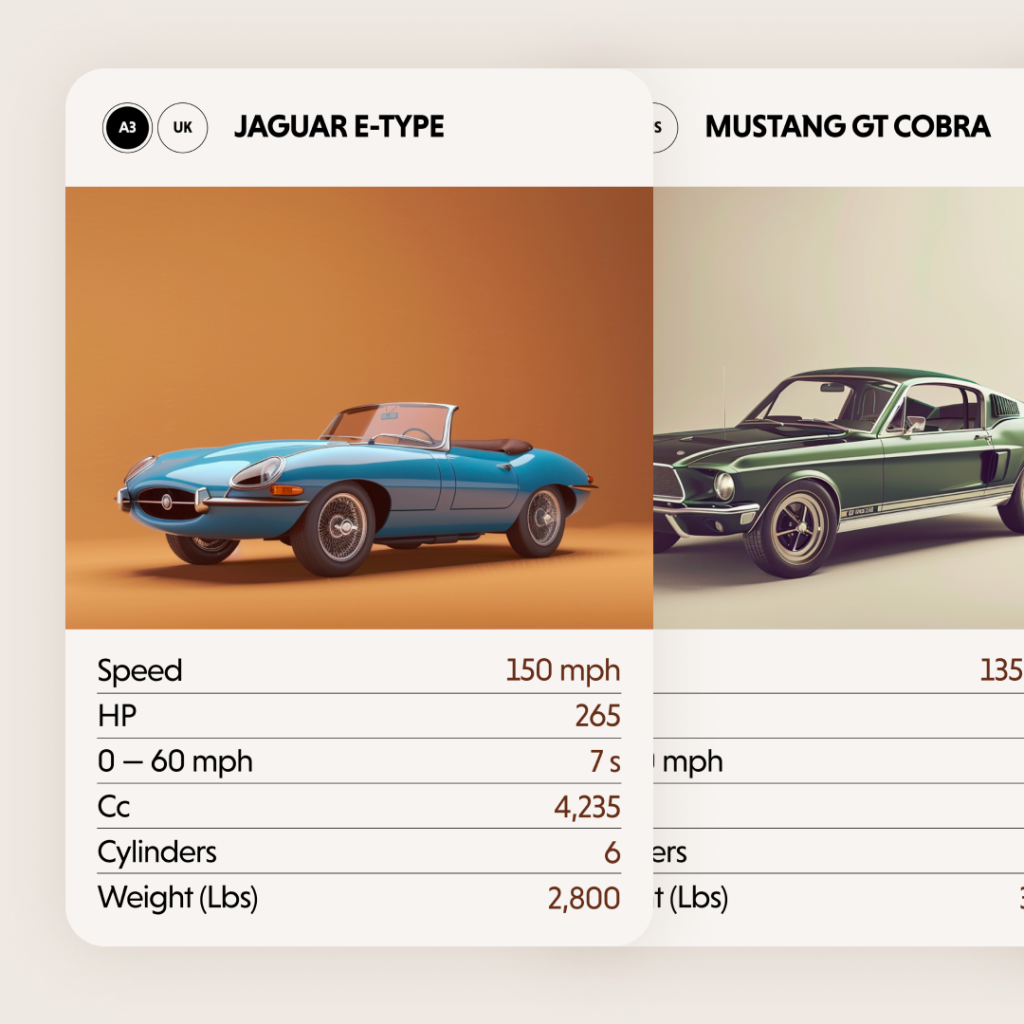Click the UK country badge

click(183, 128)
